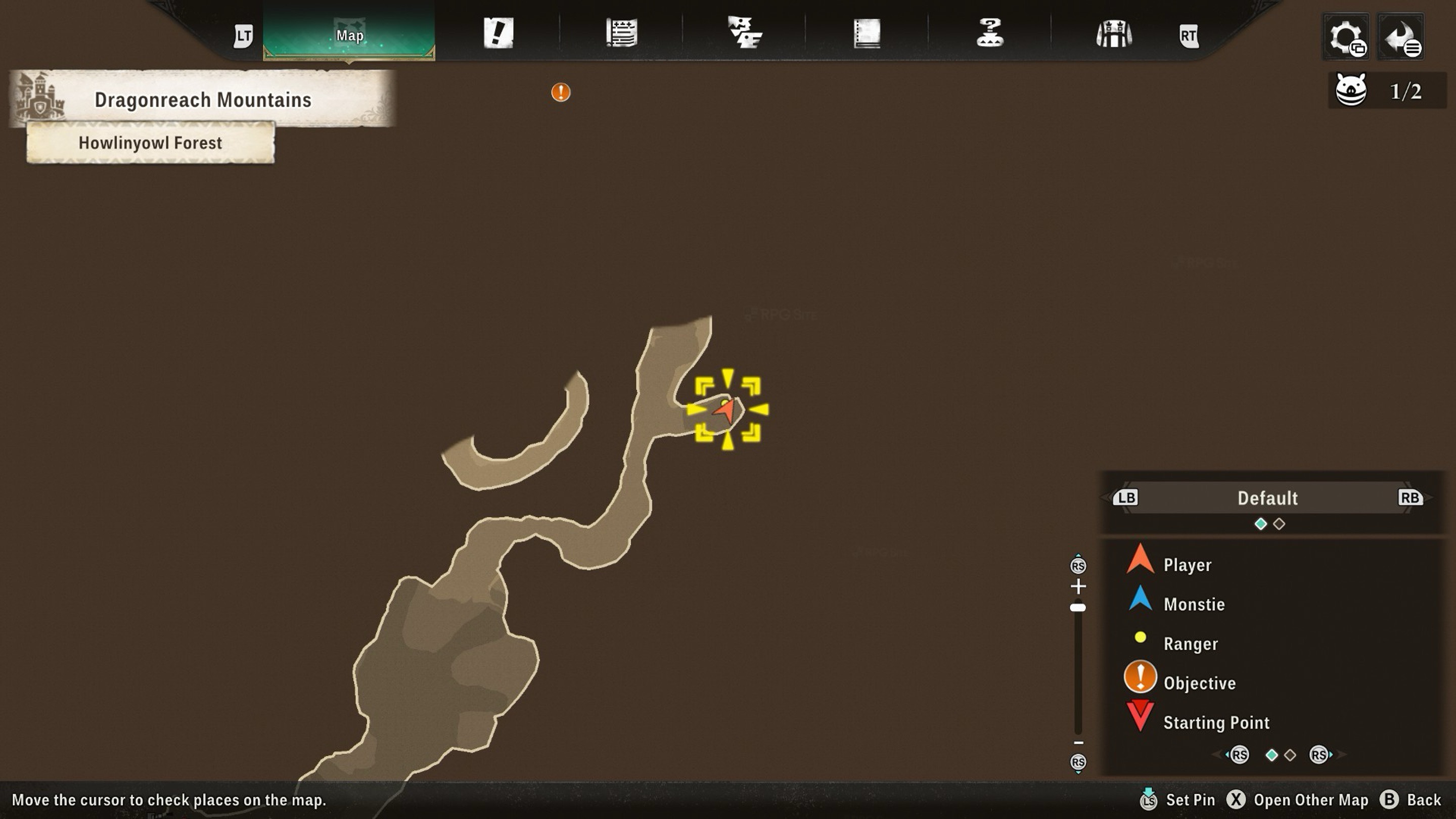
Task: Pick the Starting Point legend entry
Action: pyautogui.click(x=1216, y=722)
